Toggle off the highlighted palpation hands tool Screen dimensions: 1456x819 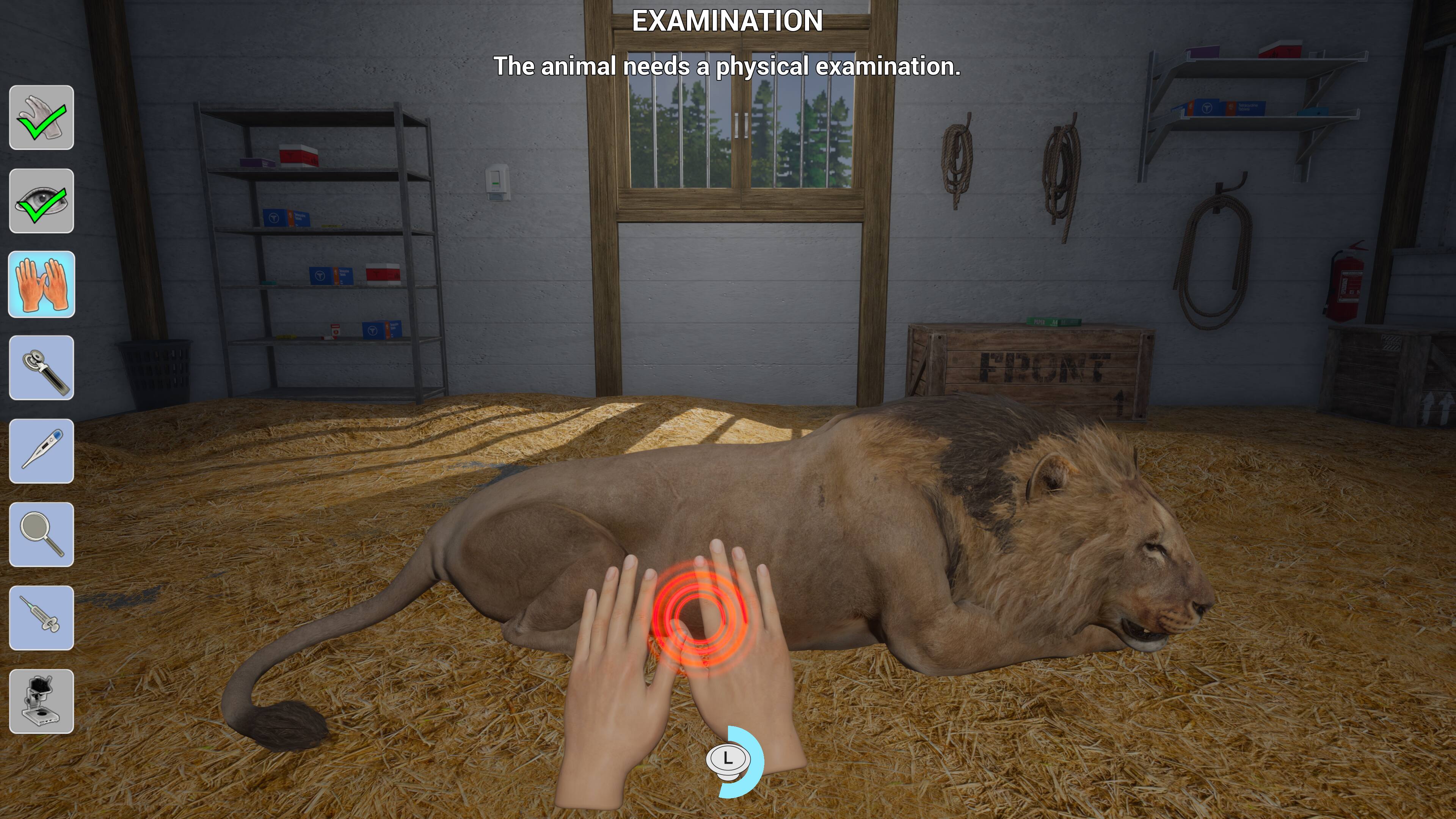tap(42, 286)
